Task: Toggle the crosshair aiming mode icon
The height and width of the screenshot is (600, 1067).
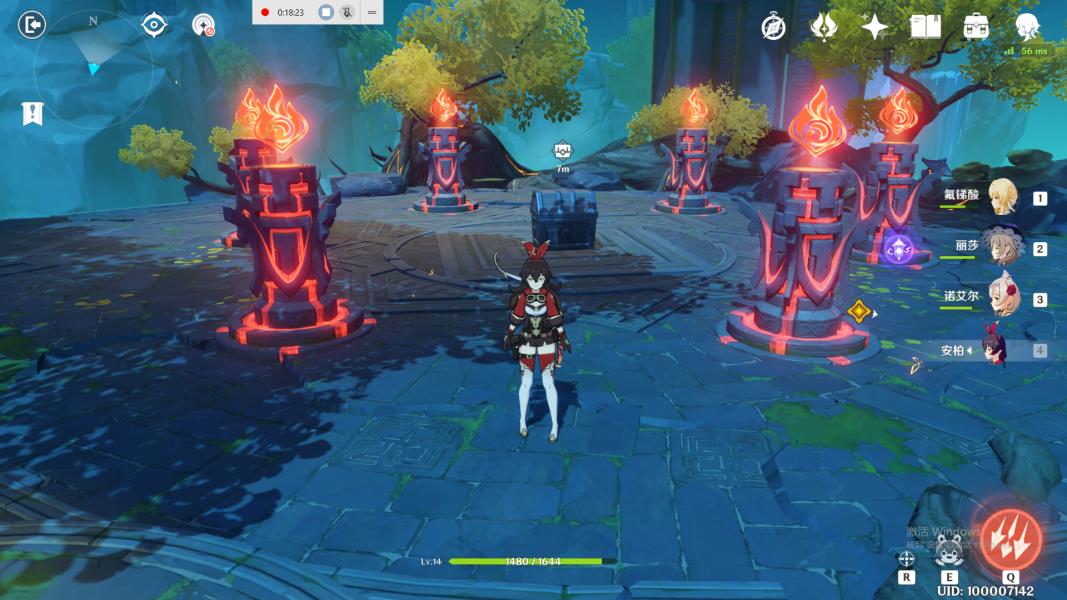Action: [x=907, y=558]
